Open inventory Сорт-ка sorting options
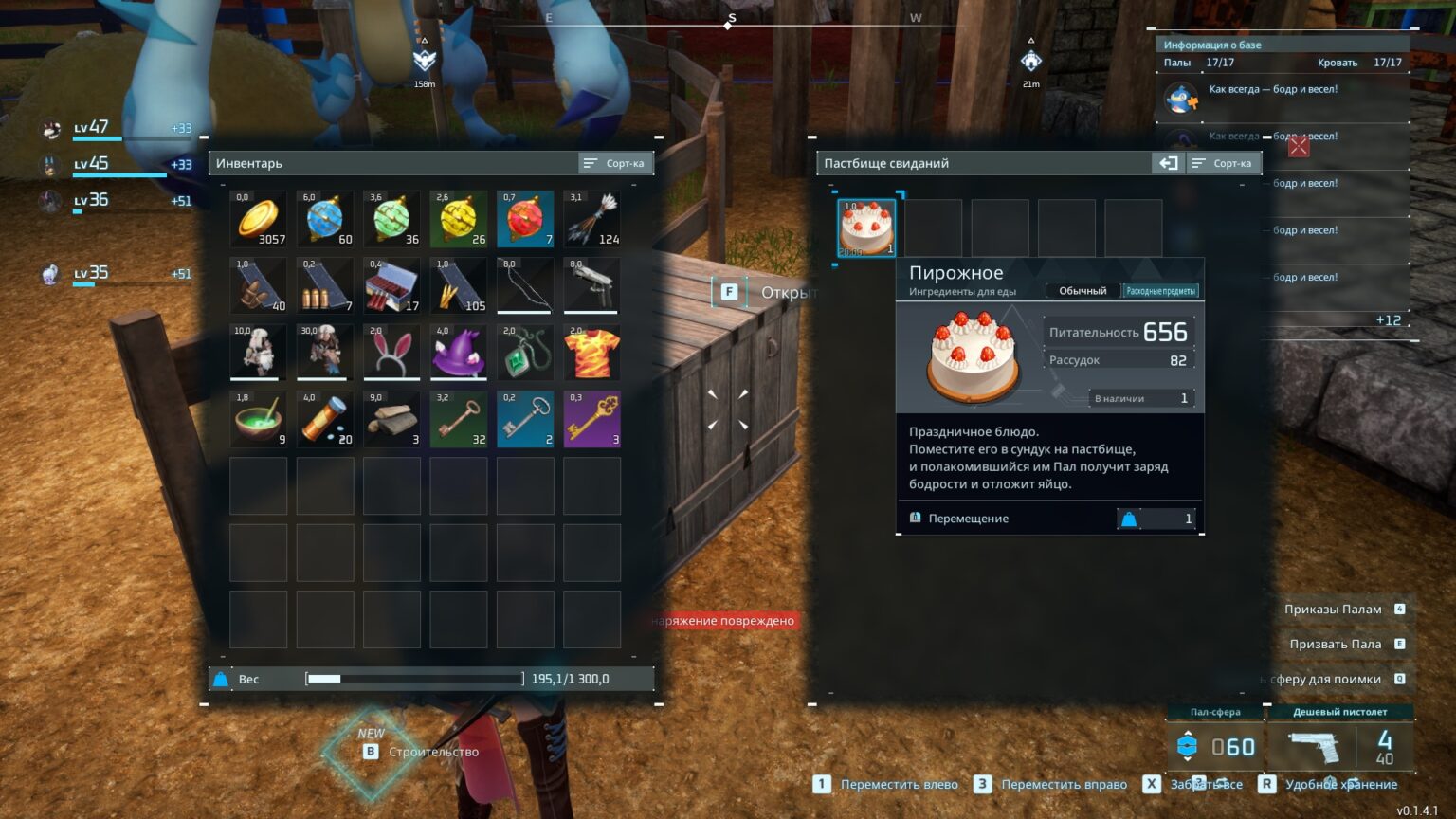This screenshot has height=819, width=1456. [614, 162]
